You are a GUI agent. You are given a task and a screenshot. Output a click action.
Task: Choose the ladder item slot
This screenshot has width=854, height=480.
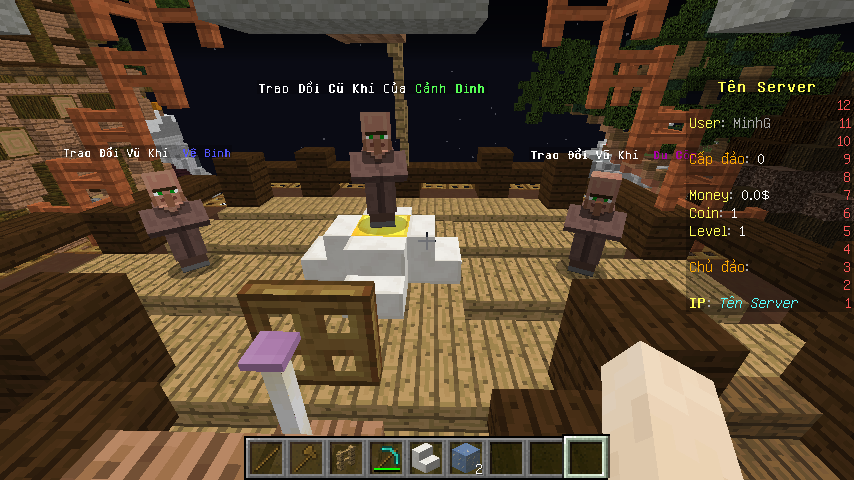click(346, 458)
